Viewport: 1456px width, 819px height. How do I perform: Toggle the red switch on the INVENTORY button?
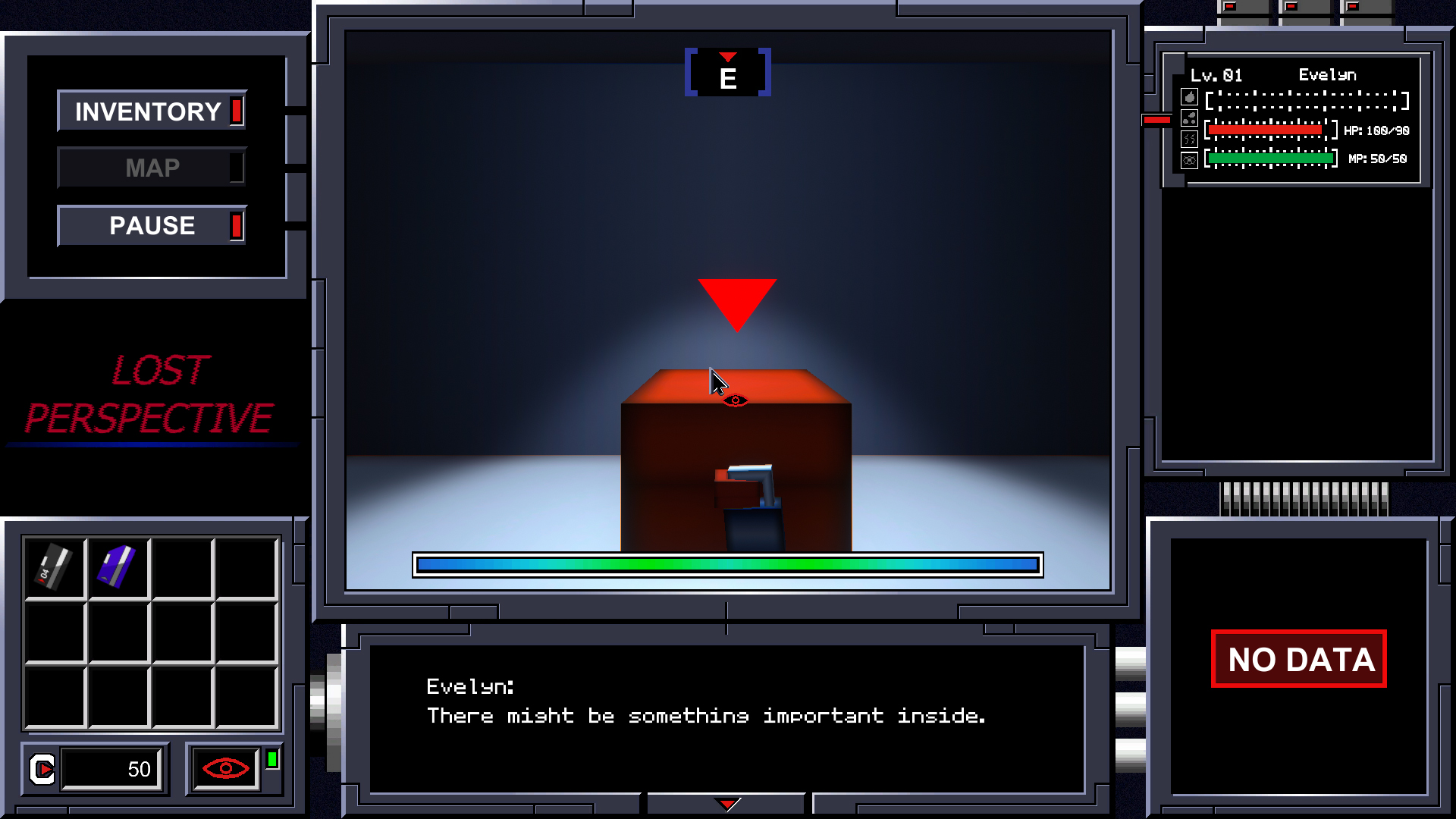[x=236, y=111]
